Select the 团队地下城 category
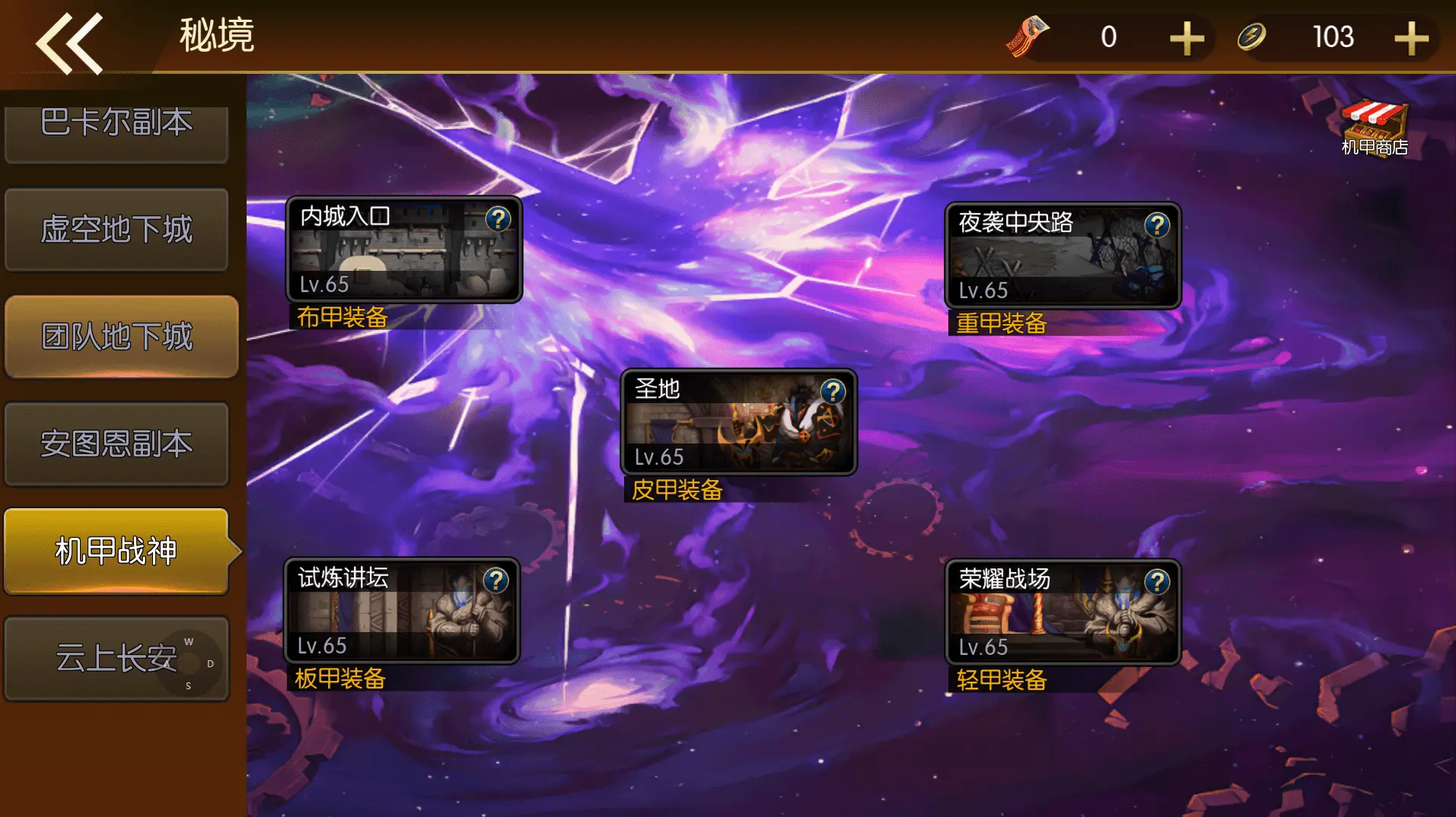This screenshot has width=1456, height=817. (118, 337)
